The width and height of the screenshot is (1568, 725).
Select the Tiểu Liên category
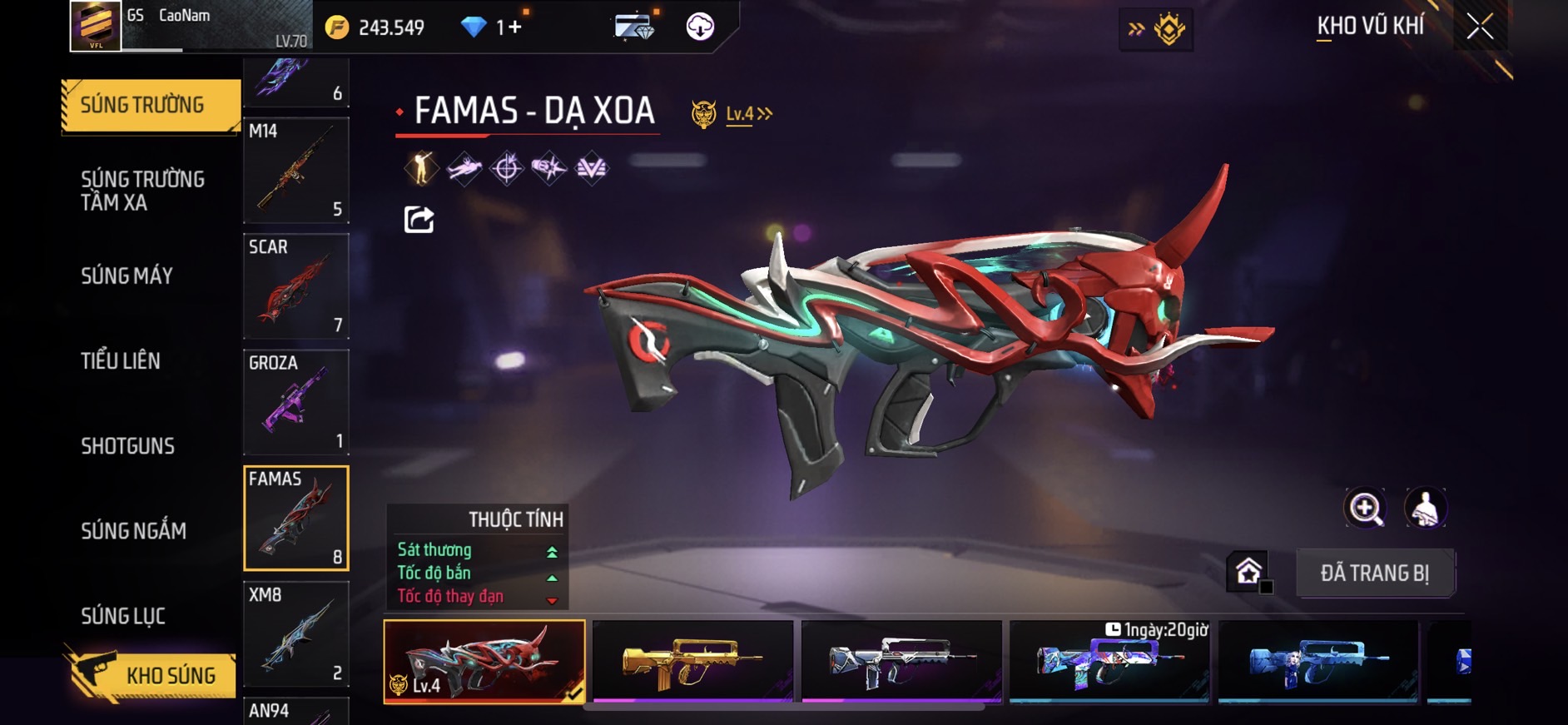click(x=121, y=361)
